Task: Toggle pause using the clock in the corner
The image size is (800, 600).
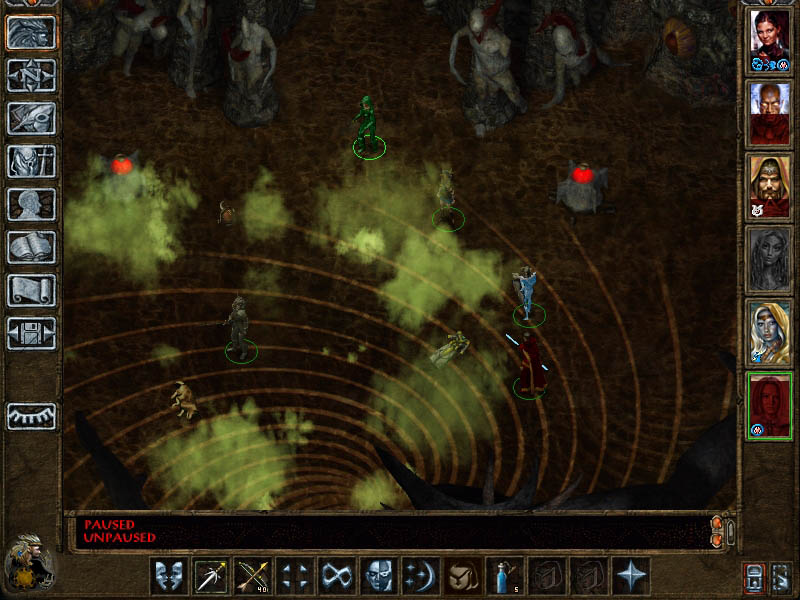Action: coord(28,564)
